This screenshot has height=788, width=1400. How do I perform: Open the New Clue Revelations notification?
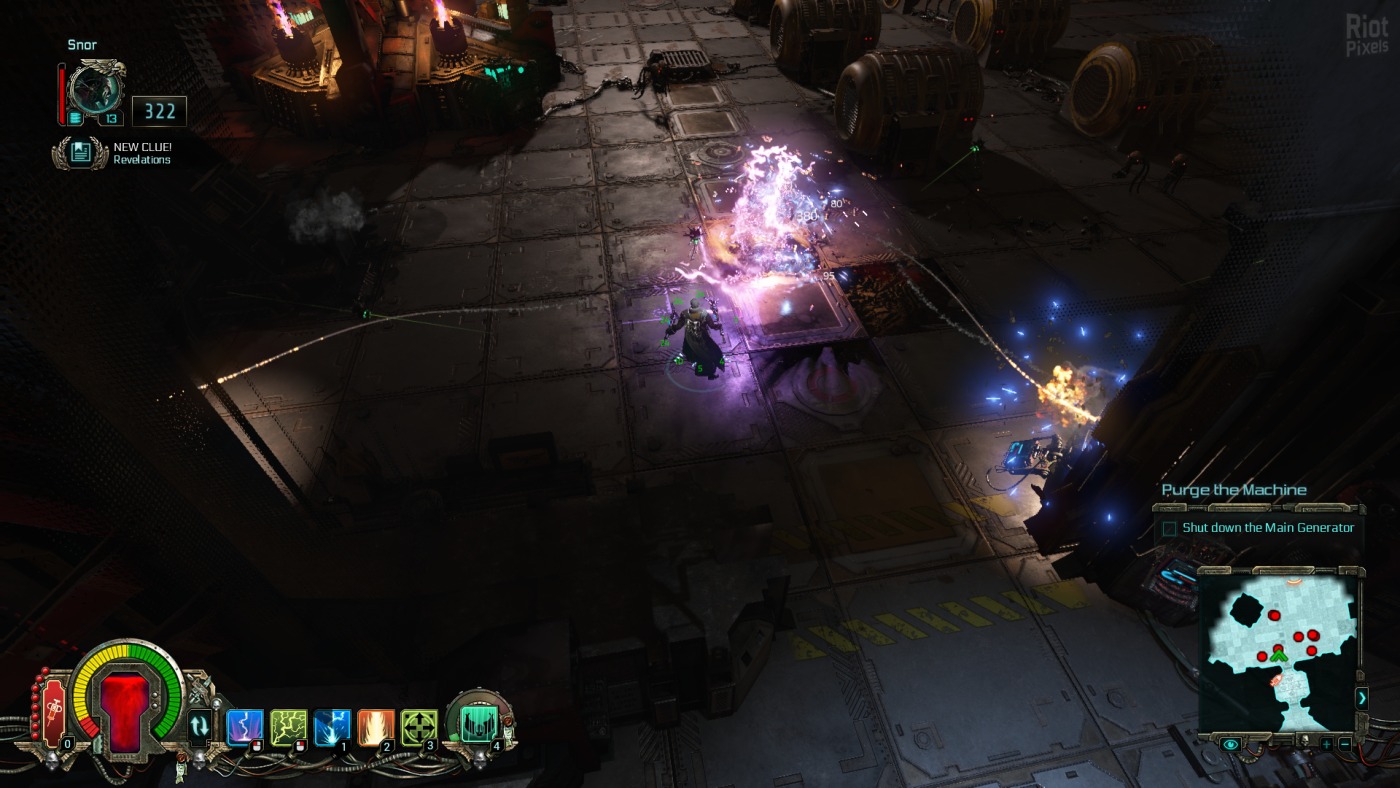point(81,153)
